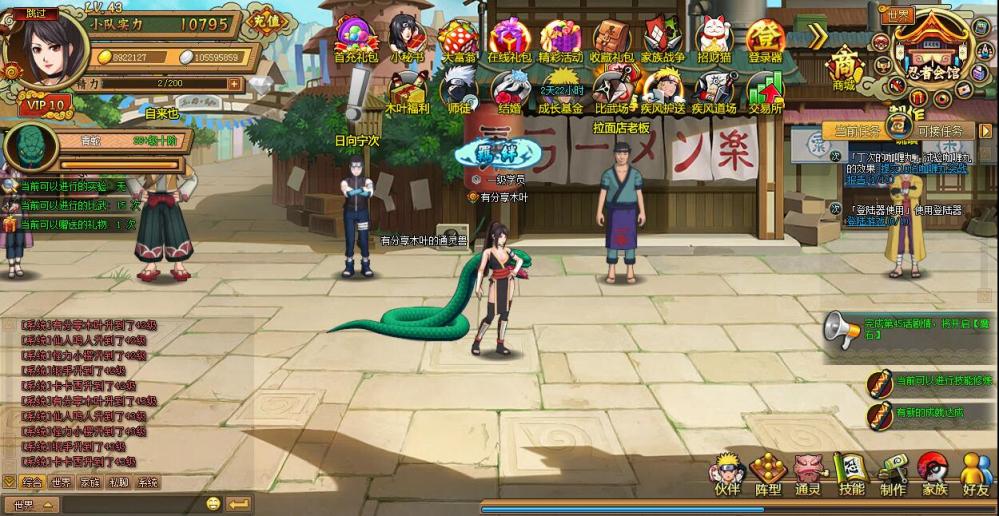
Task: Open the 商城 shop
Action: coord(845,67)
